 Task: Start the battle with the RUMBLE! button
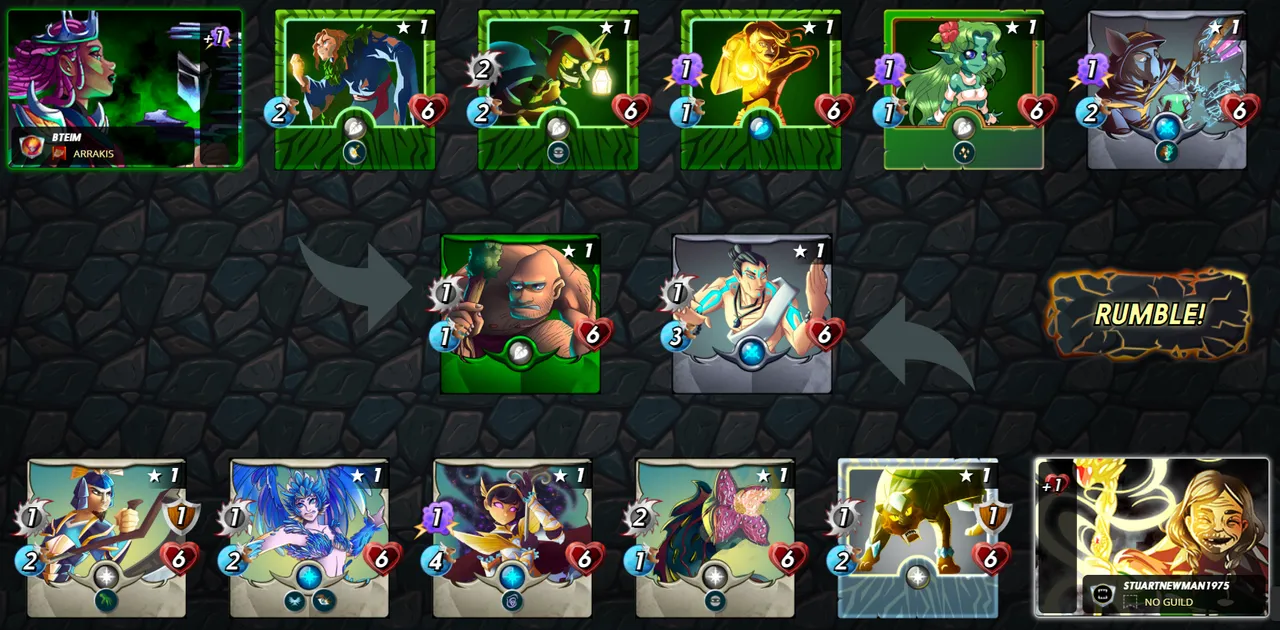pyautogui.click(x=1148, y=314)
